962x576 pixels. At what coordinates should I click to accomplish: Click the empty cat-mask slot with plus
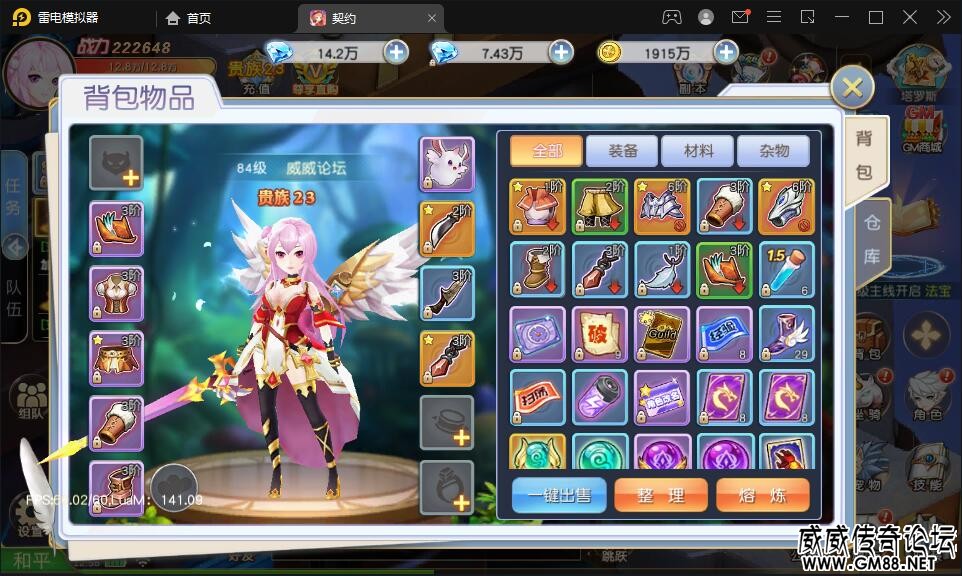[x=116, y=163]
